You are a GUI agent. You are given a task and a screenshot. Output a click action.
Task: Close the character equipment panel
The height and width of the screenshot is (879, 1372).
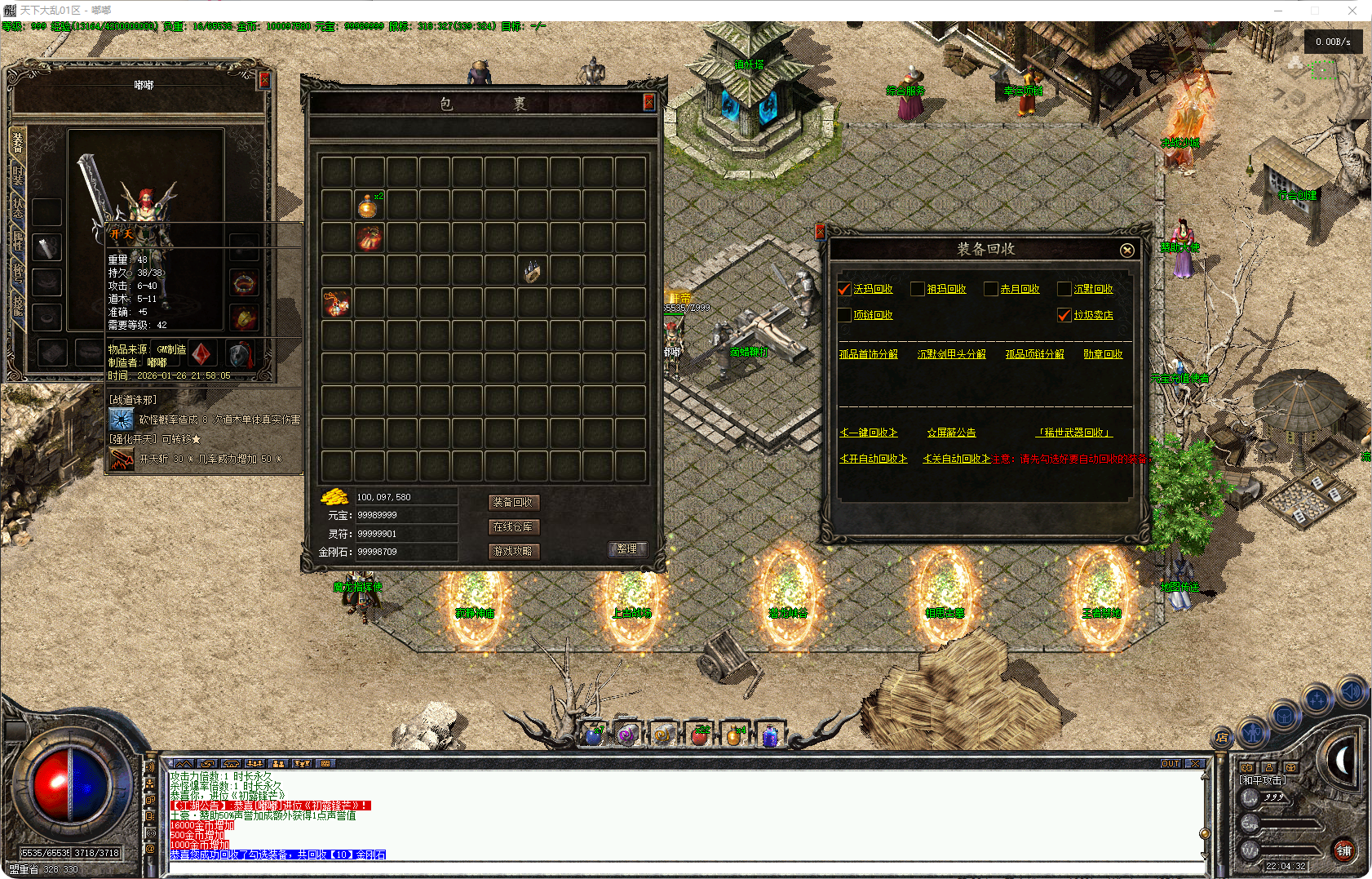click(x=264, y=80)
